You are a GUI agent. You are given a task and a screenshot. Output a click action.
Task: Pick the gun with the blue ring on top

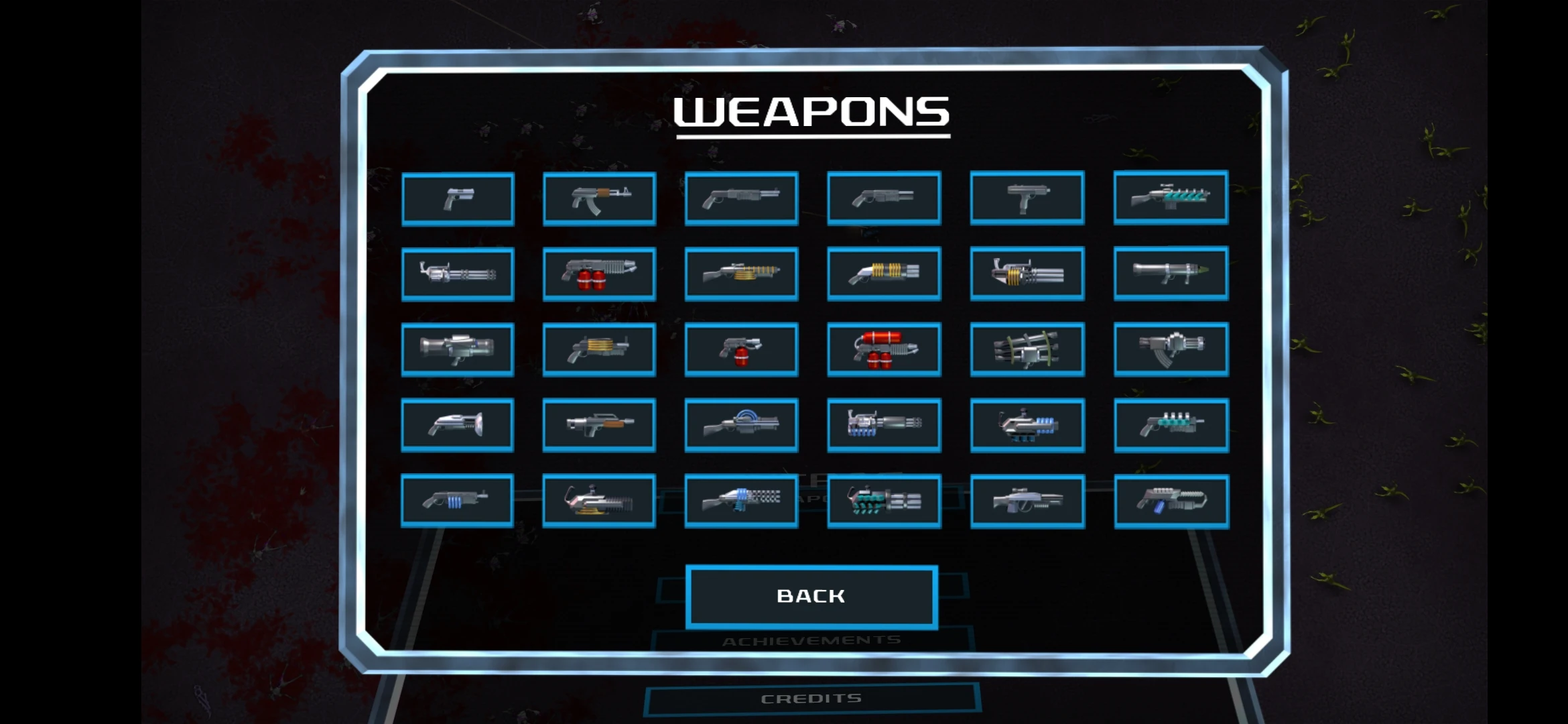[x=741, y=425]
